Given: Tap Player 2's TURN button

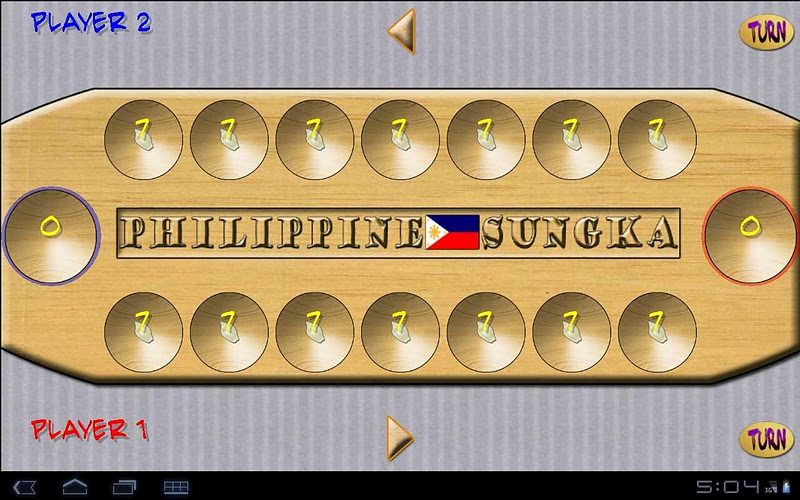Looking at the screenshot, I should [x=766, y=31].
